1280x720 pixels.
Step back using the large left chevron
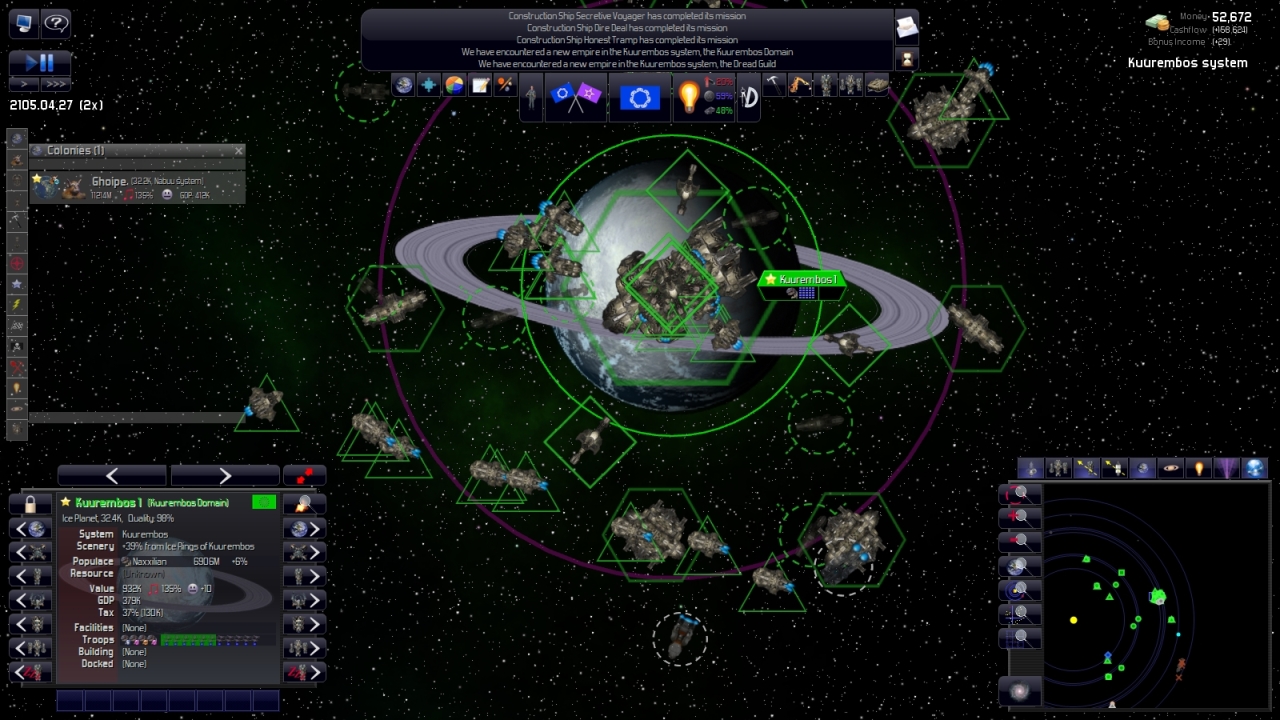click(x=111, y=475)
